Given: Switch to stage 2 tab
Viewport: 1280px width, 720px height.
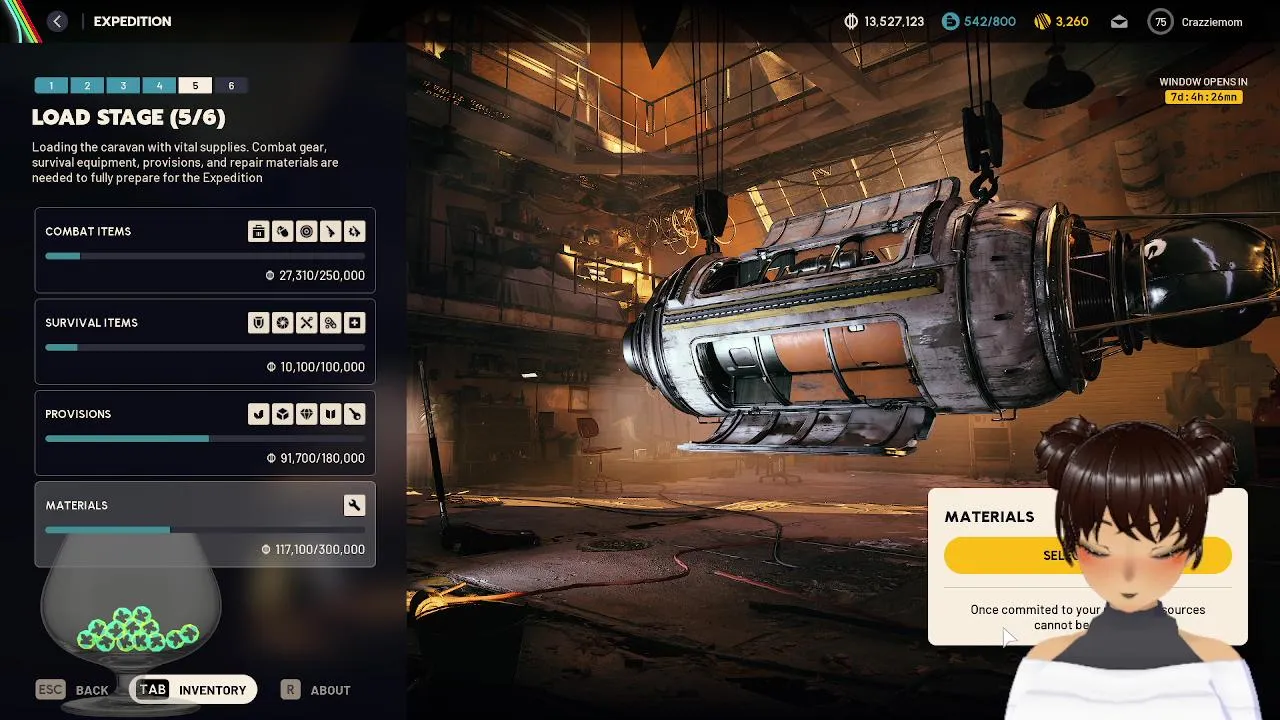Looking at the screenshot, I should point(87,86).
